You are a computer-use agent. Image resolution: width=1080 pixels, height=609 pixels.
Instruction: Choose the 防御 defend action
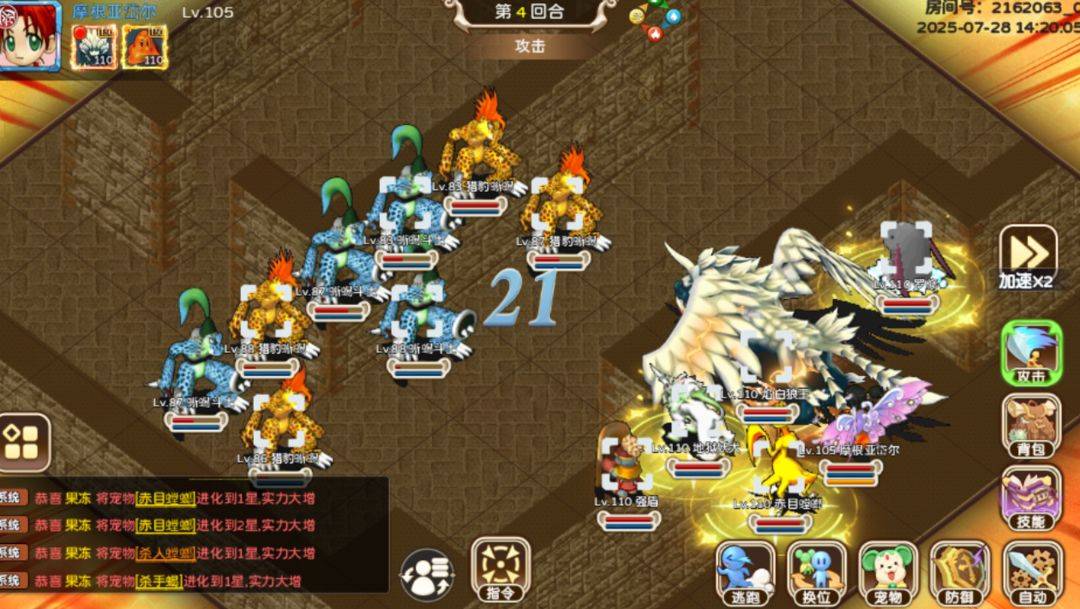960,573
